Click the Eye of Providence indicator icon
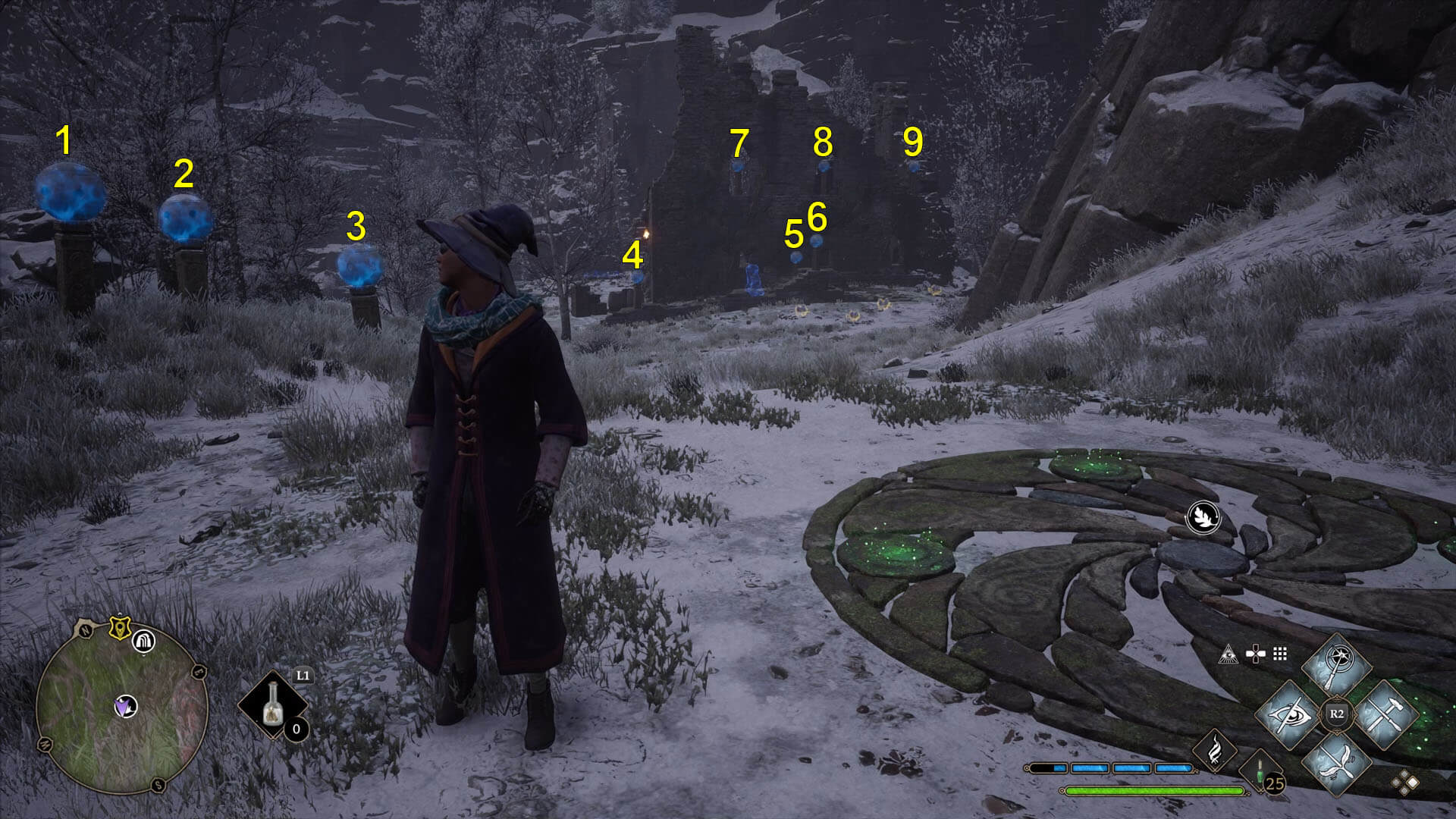The height and width of the screenshot is (819, 1456). [1229, 653]
